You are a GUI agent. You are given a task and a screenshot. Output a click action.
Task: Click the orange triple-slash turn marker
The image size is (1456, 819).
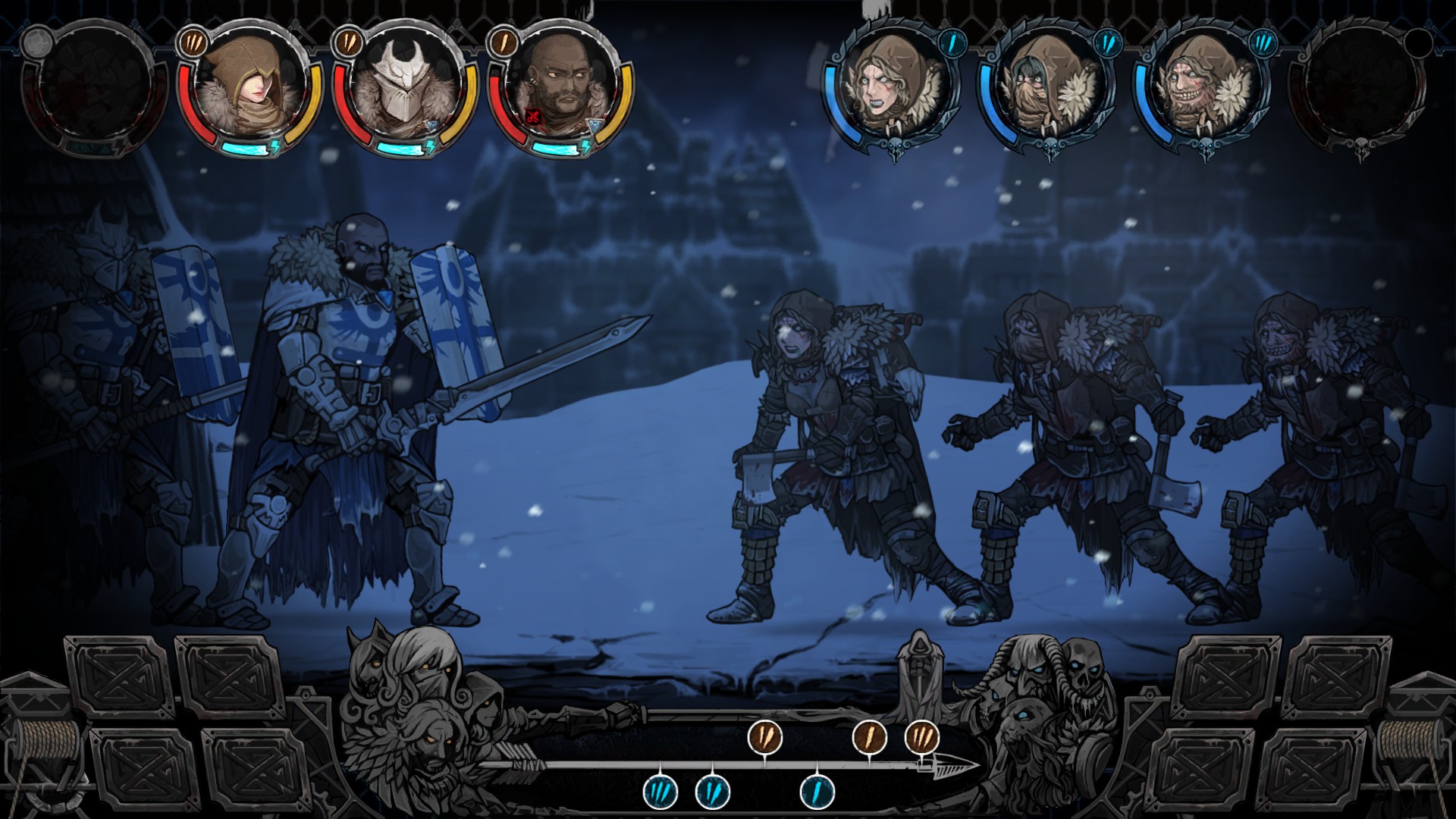922,738
